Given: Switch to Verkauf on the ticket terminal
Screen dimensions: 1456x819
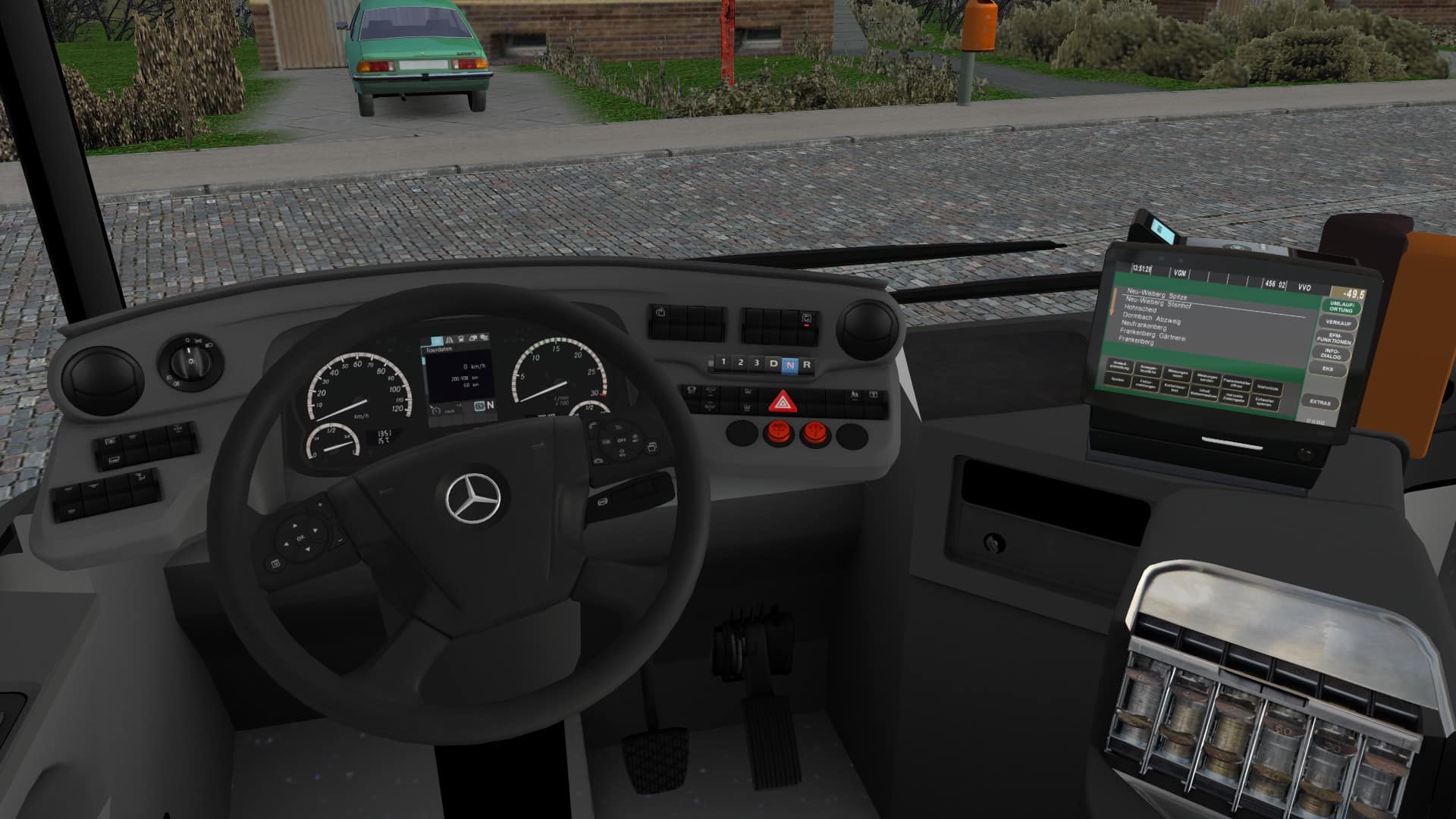Looking at the screenshot, I should click(x=1338, y=324).
